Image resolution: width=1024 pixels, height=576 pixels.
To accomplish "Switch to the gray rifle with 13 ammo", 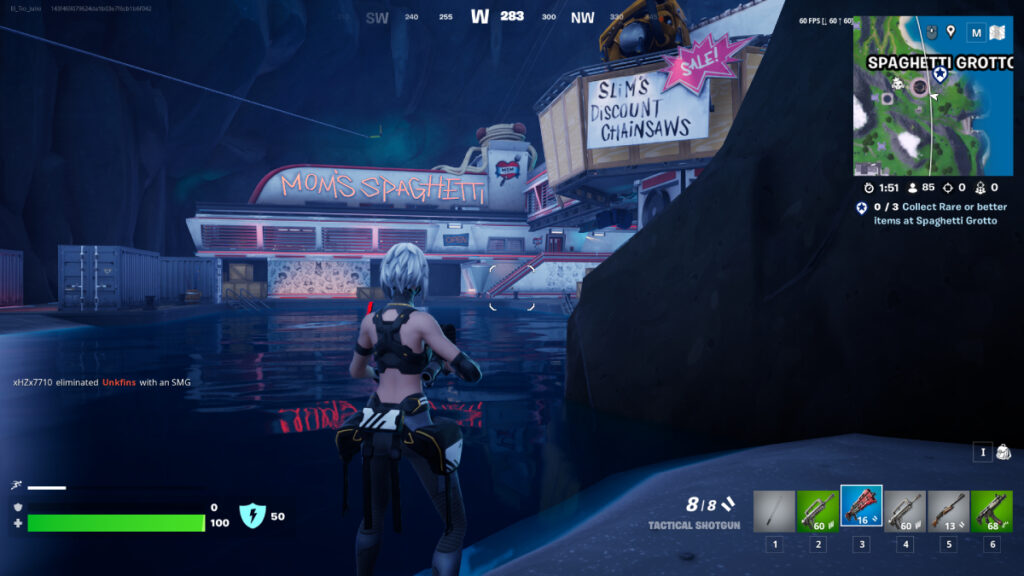I will [947, 511].
